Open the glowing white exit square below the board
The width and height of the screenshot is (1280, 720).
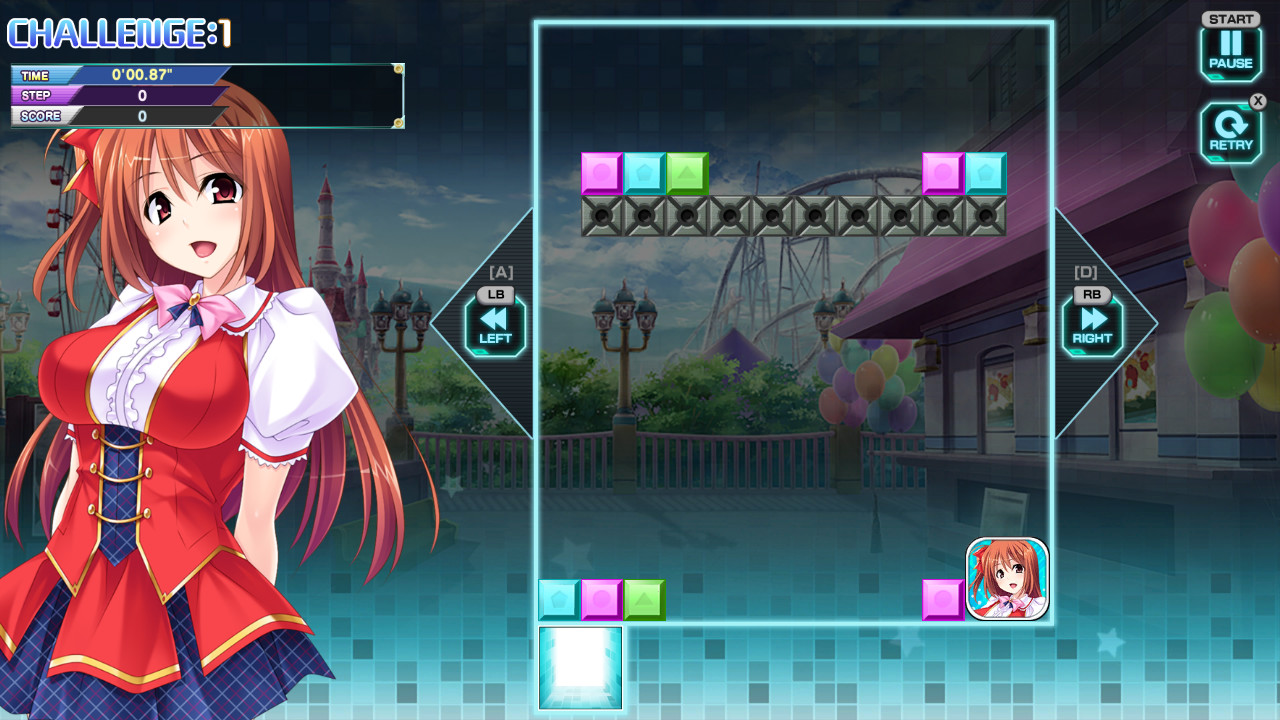pyautogui.click(x=580, y=666)
